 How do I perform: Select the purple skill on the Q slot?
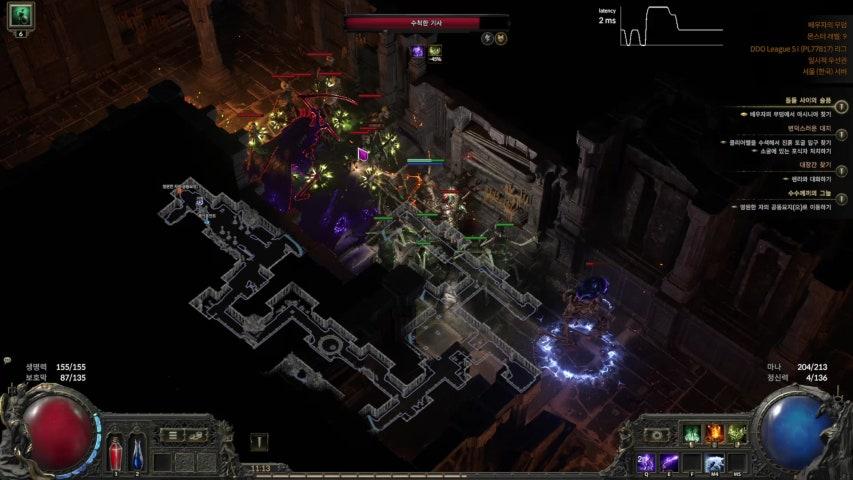point(645,461)
